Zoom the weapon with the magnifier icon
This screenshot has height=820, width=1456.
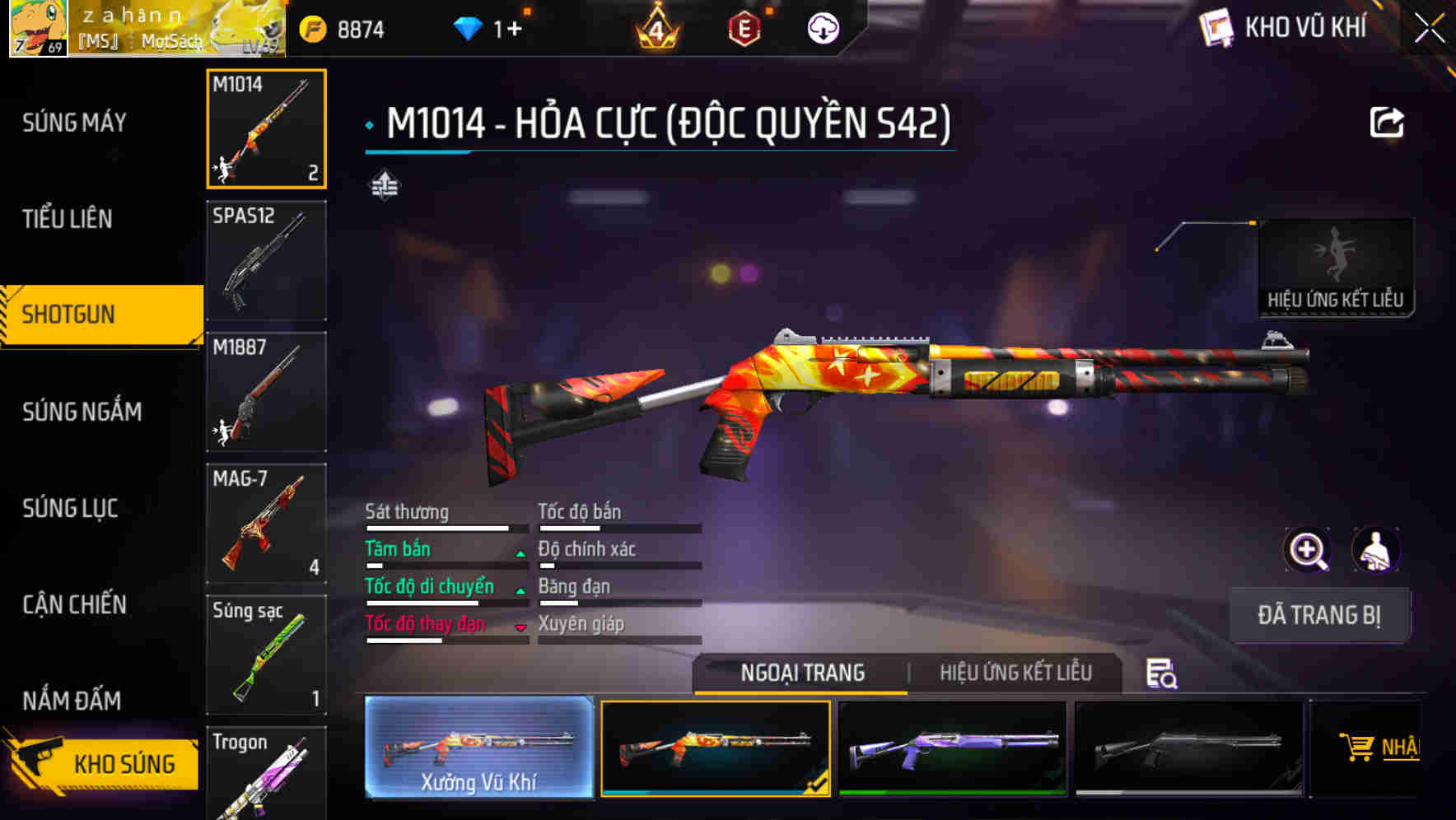pyautogui.click(x=1305, y=550)
